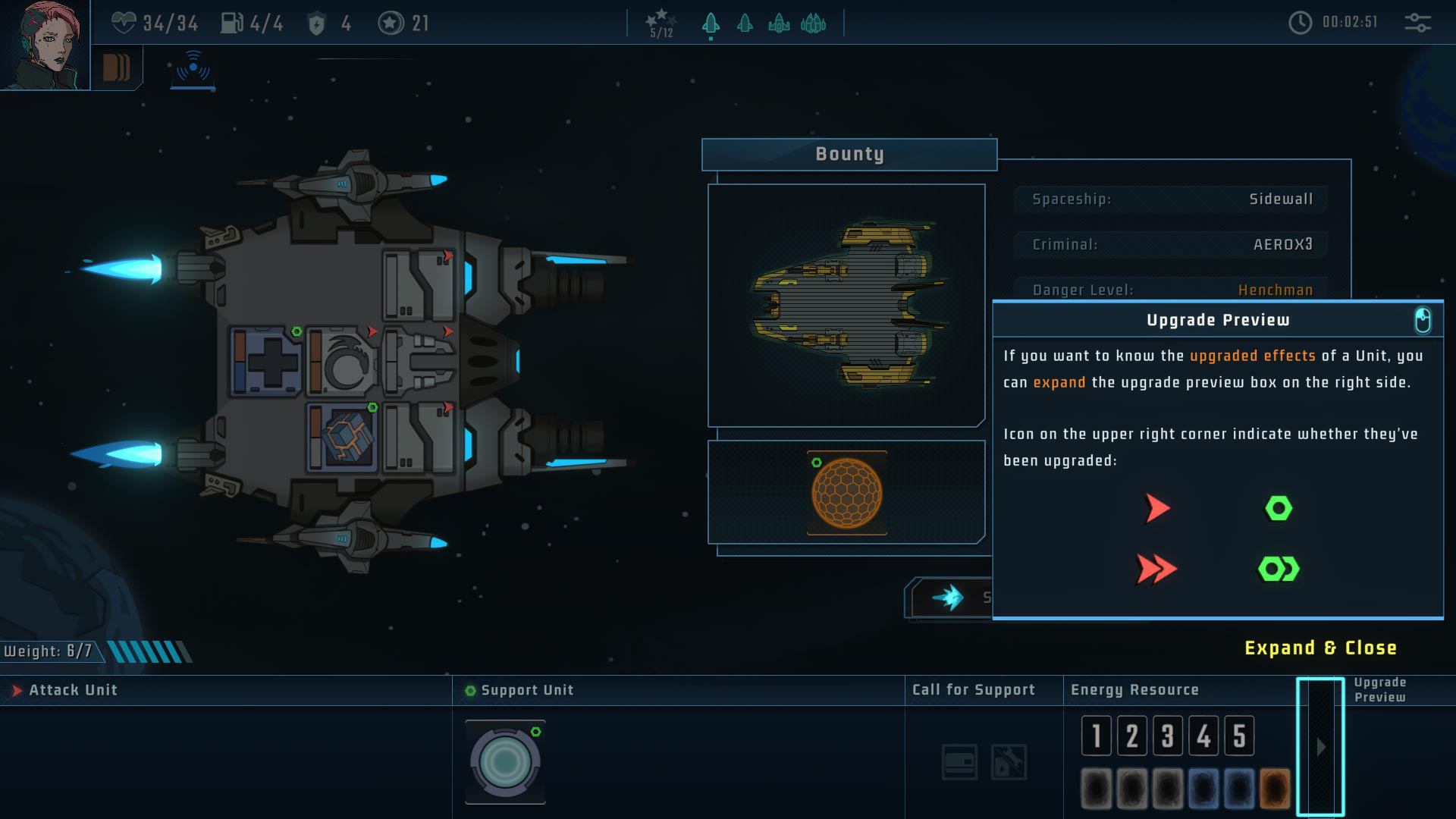This screenshot has width=1456, height=819.
Task: Click the wallet call-for-support icon
Action: point(959,761)
